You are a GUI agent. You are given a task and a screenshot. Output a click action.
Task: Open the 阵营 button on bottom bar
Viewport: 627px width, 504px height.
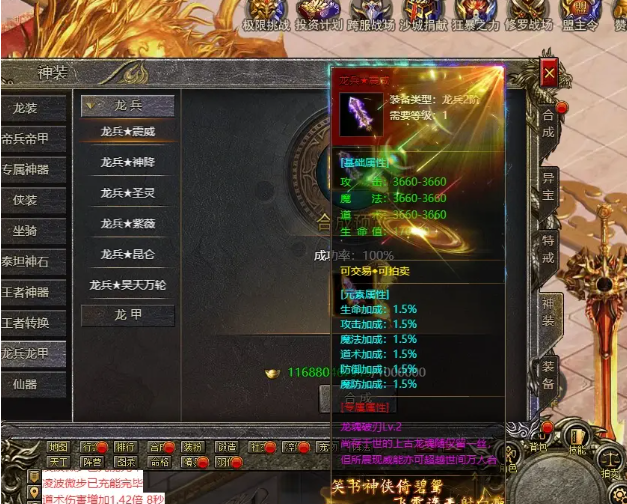91,463
